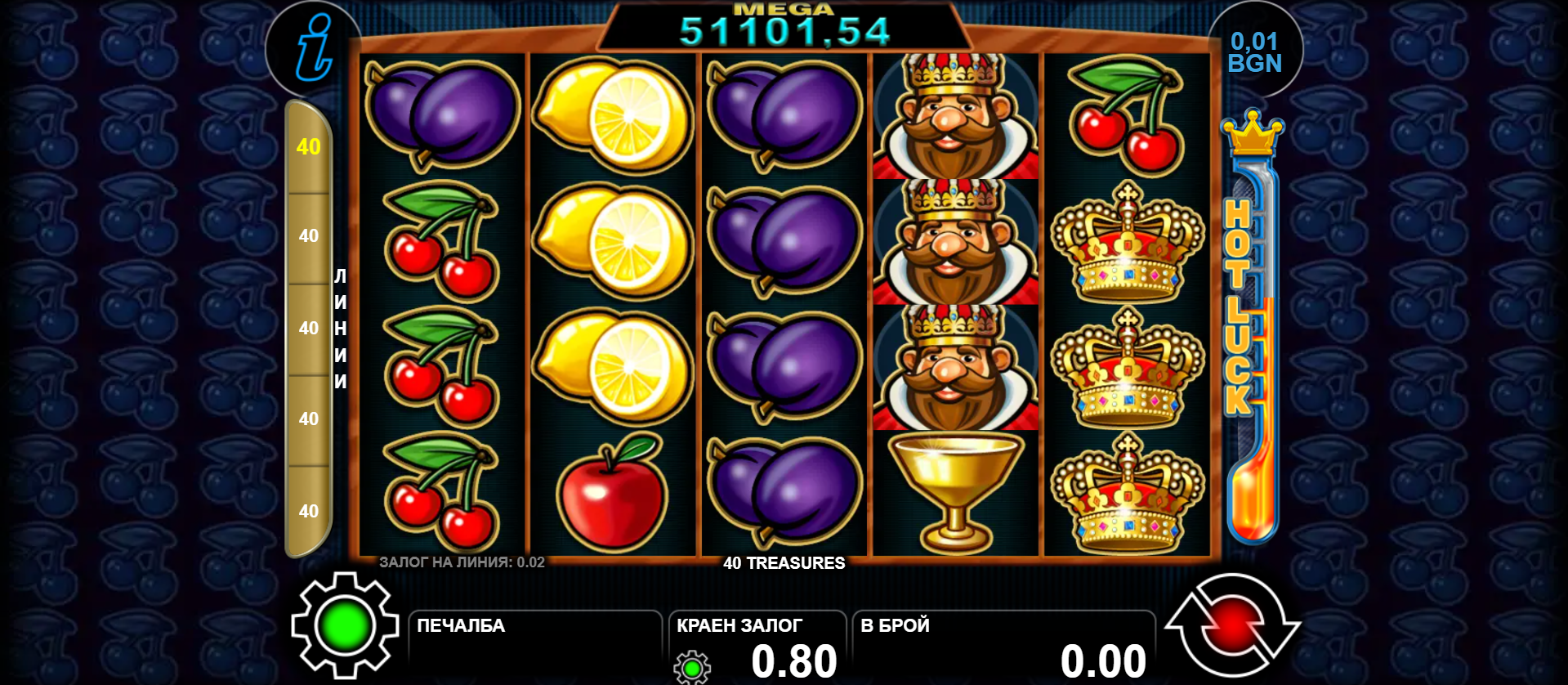Open settings with the green gear button

point(345,626)
